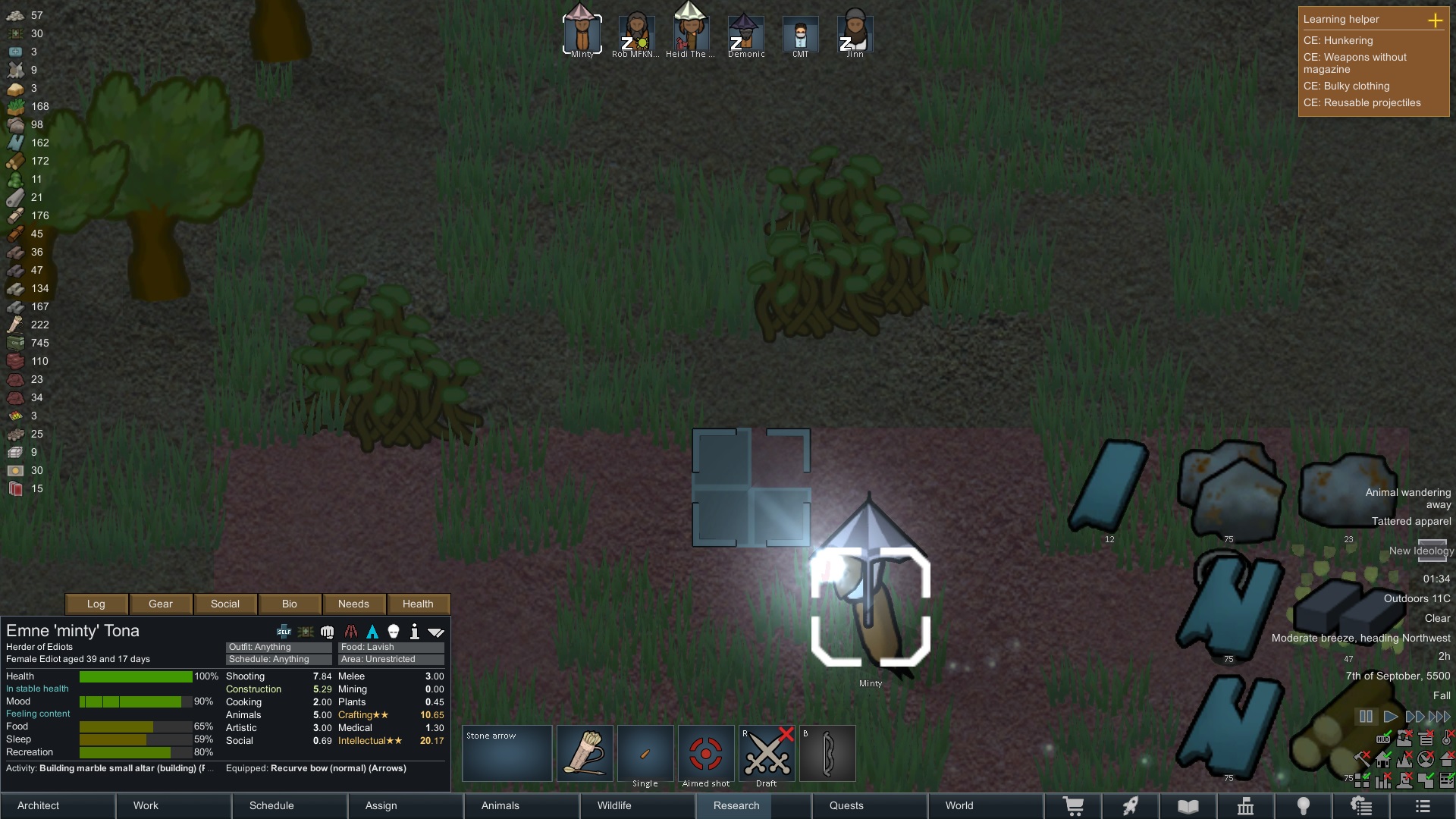The width and height of the screenshot is (1456, 819).
Task: Choose the Single fire mode button
Action: [645, 754]
